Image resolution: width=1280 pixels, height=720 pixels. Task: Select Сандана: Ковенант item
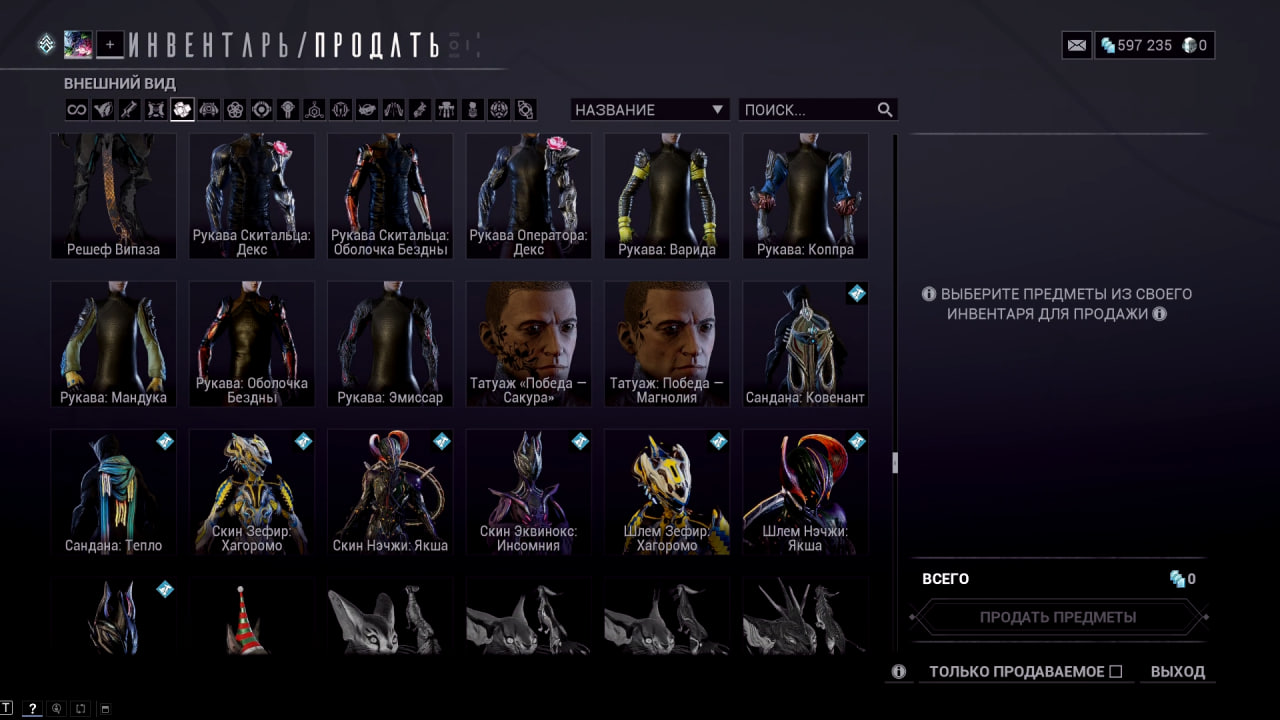coord(805,344)
